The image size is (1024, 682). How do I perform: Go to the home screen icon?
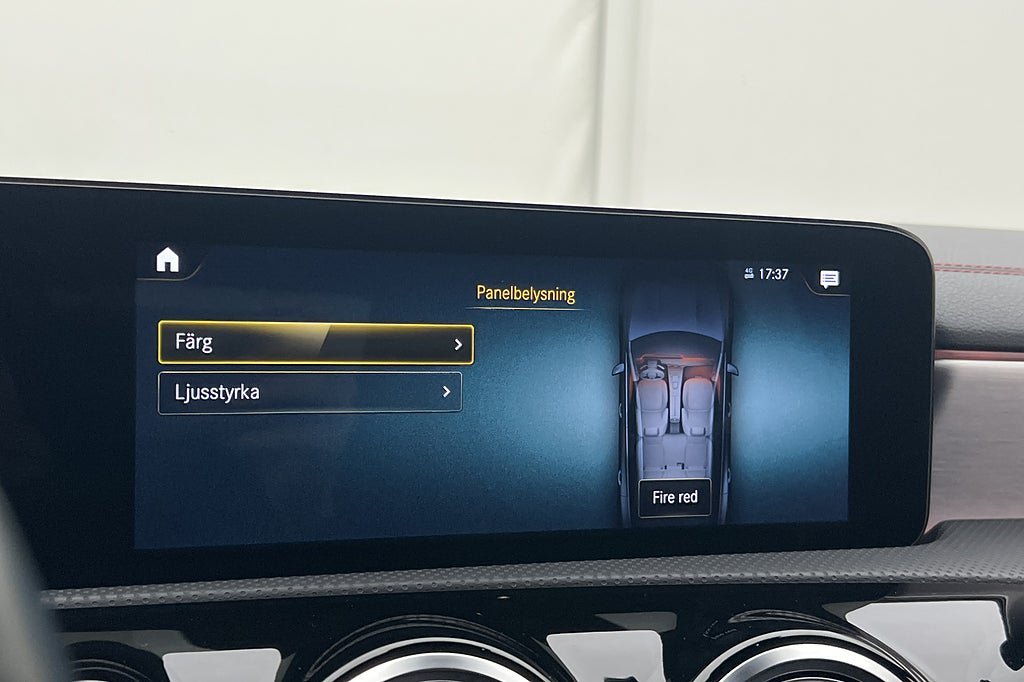[x=167, y=261]
